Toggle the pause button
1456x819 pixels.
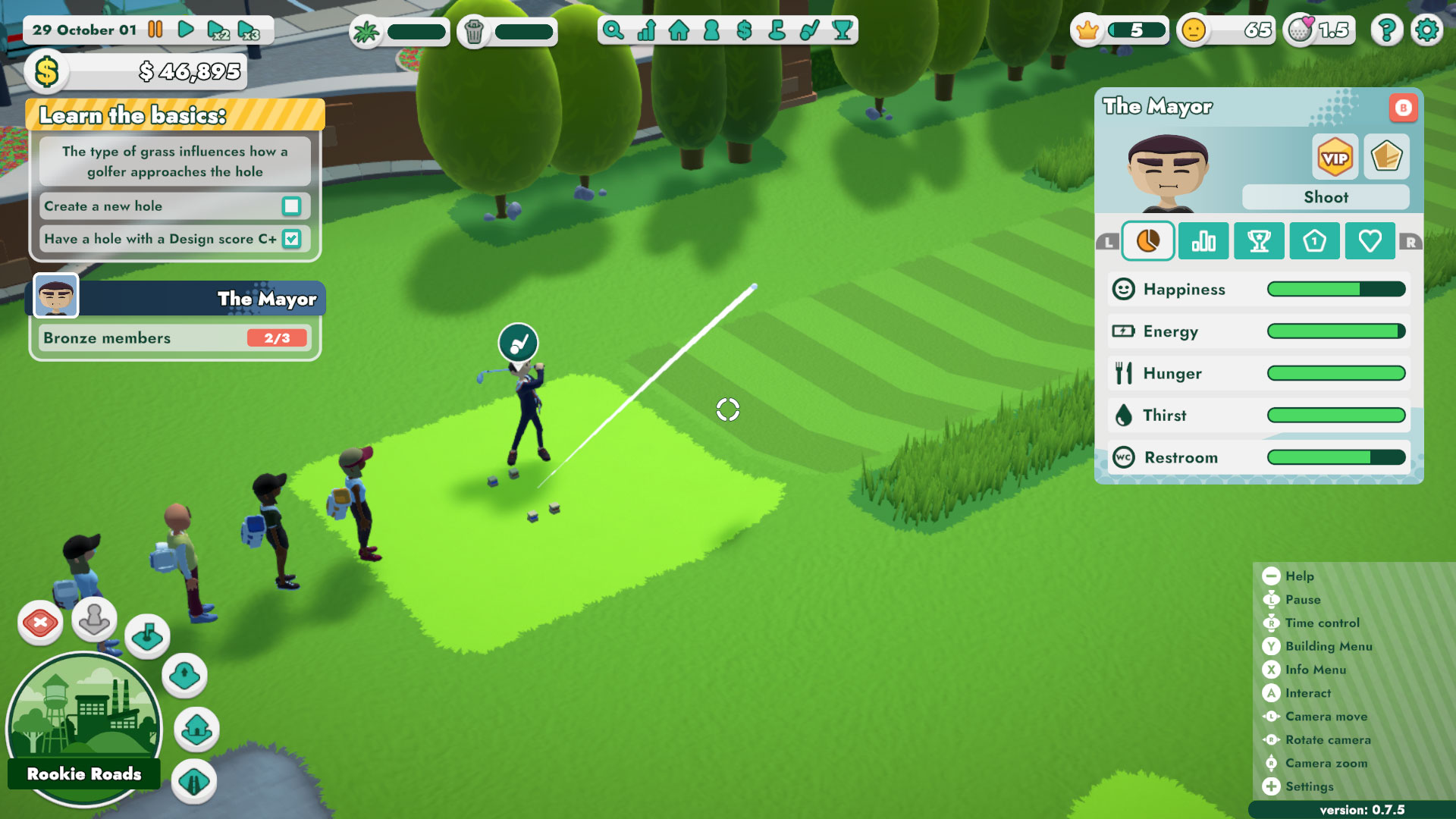[x=155, y=30]
